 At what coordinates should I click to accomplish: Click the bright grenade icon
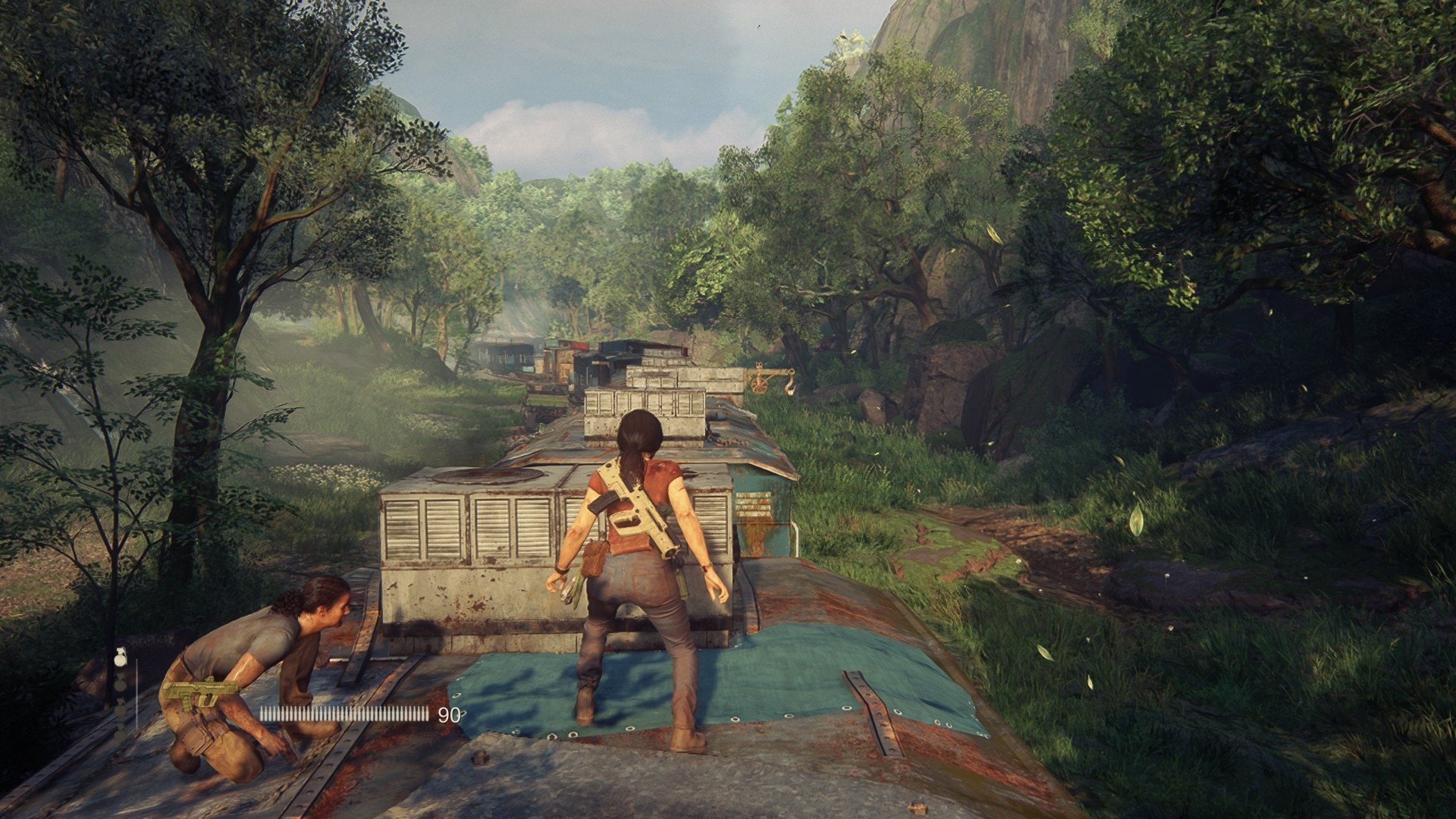pyautogui.click(x=120, y=657)
